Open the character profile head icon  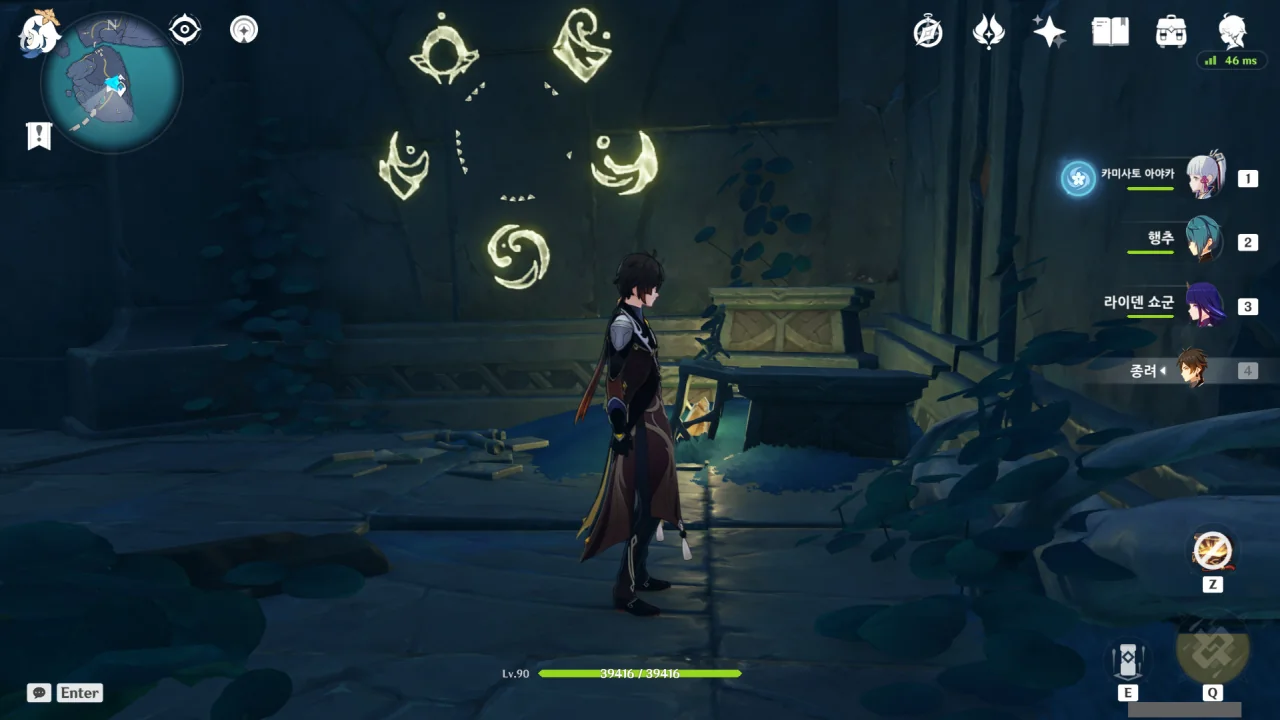coord(1232,30)
